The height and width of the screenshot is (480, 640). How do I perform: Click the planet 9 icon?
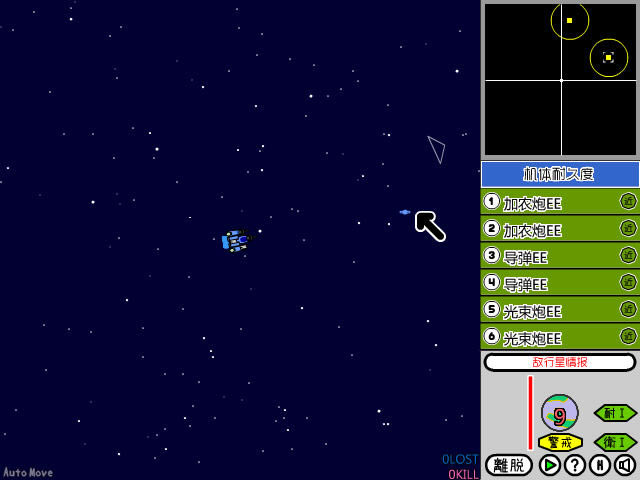tap(560, 412)
